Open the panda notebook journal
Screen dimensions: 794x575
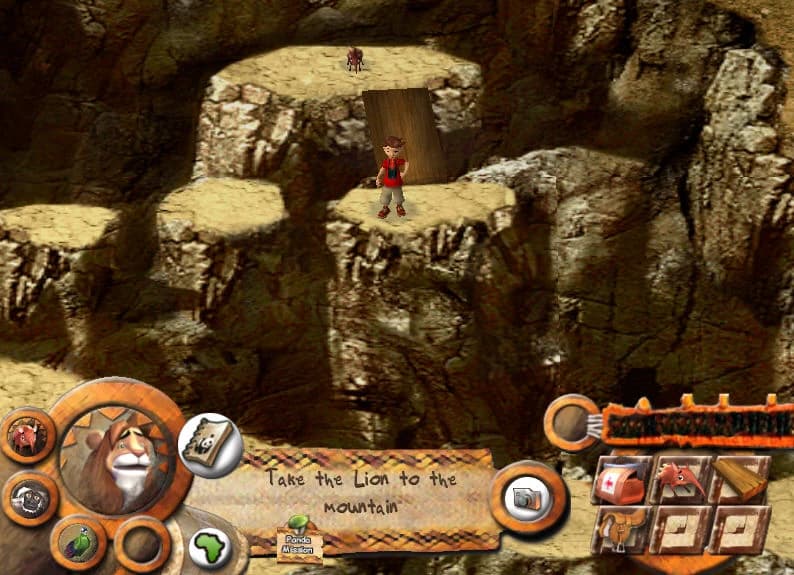(210, 441)
